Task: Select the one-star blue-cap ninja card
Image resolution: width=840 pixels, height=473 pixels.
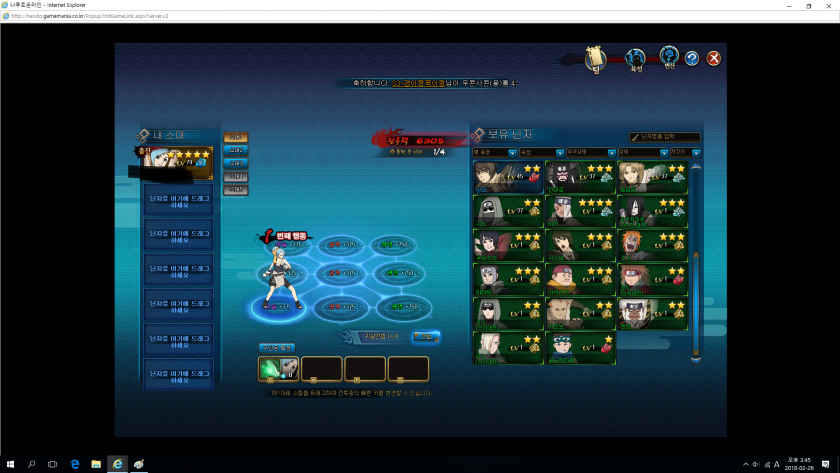Action: (x=581, y=346)
